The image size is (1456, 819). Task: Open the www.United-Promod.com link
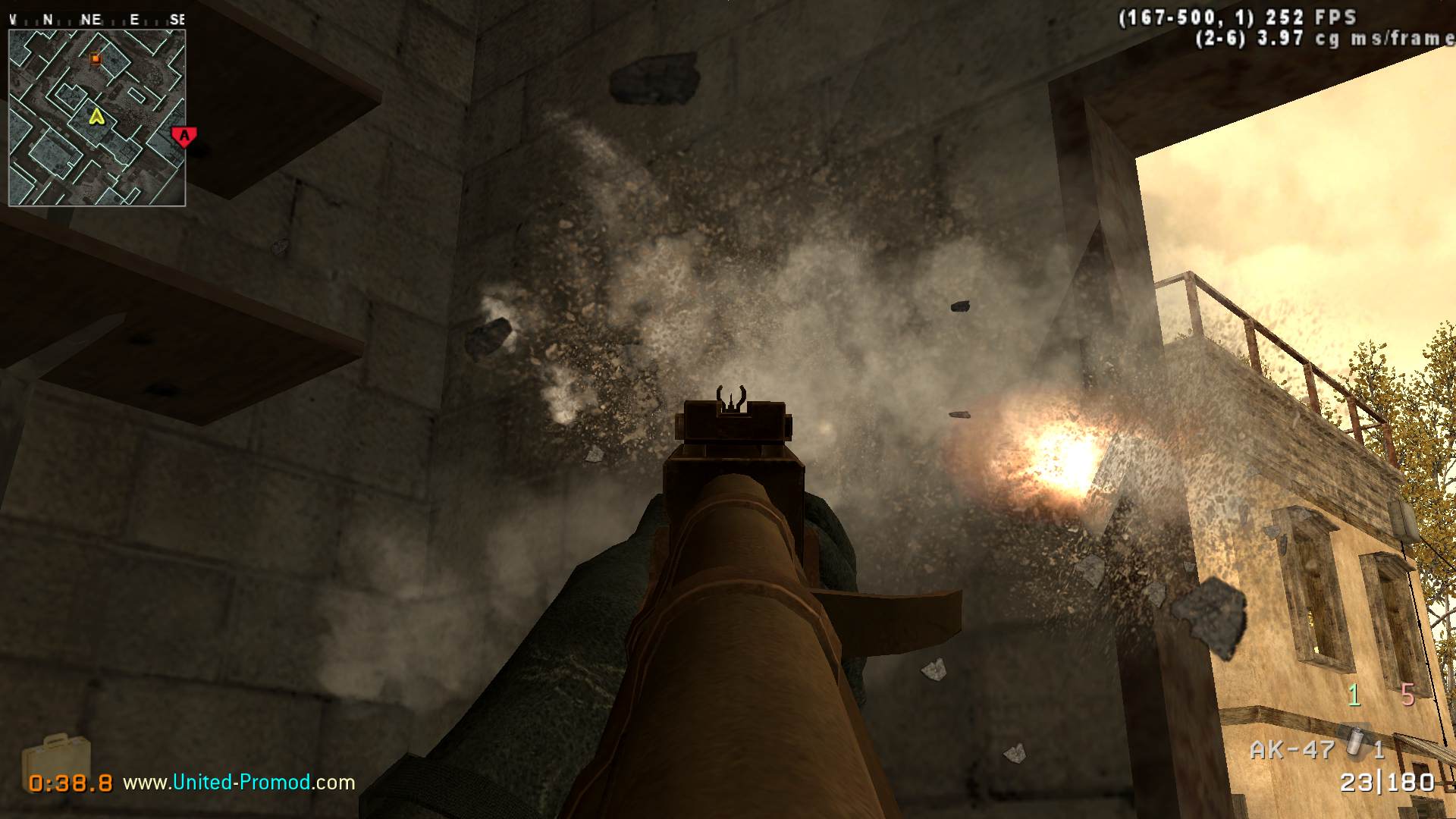click(x=239, y=782)
